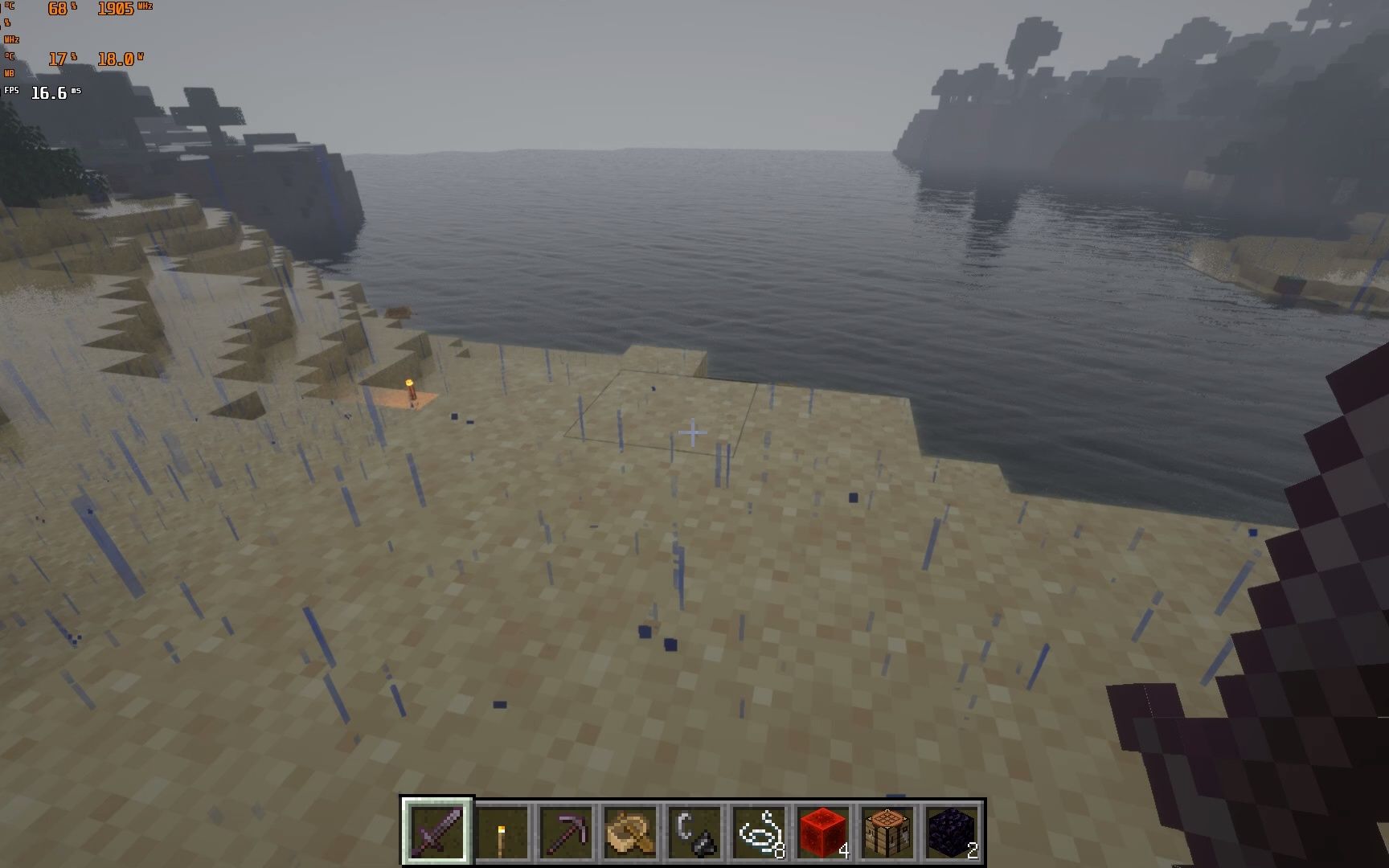Screen dimensions: 1389x868
Task: Pick the string stack slot
Action: point(759,832)
